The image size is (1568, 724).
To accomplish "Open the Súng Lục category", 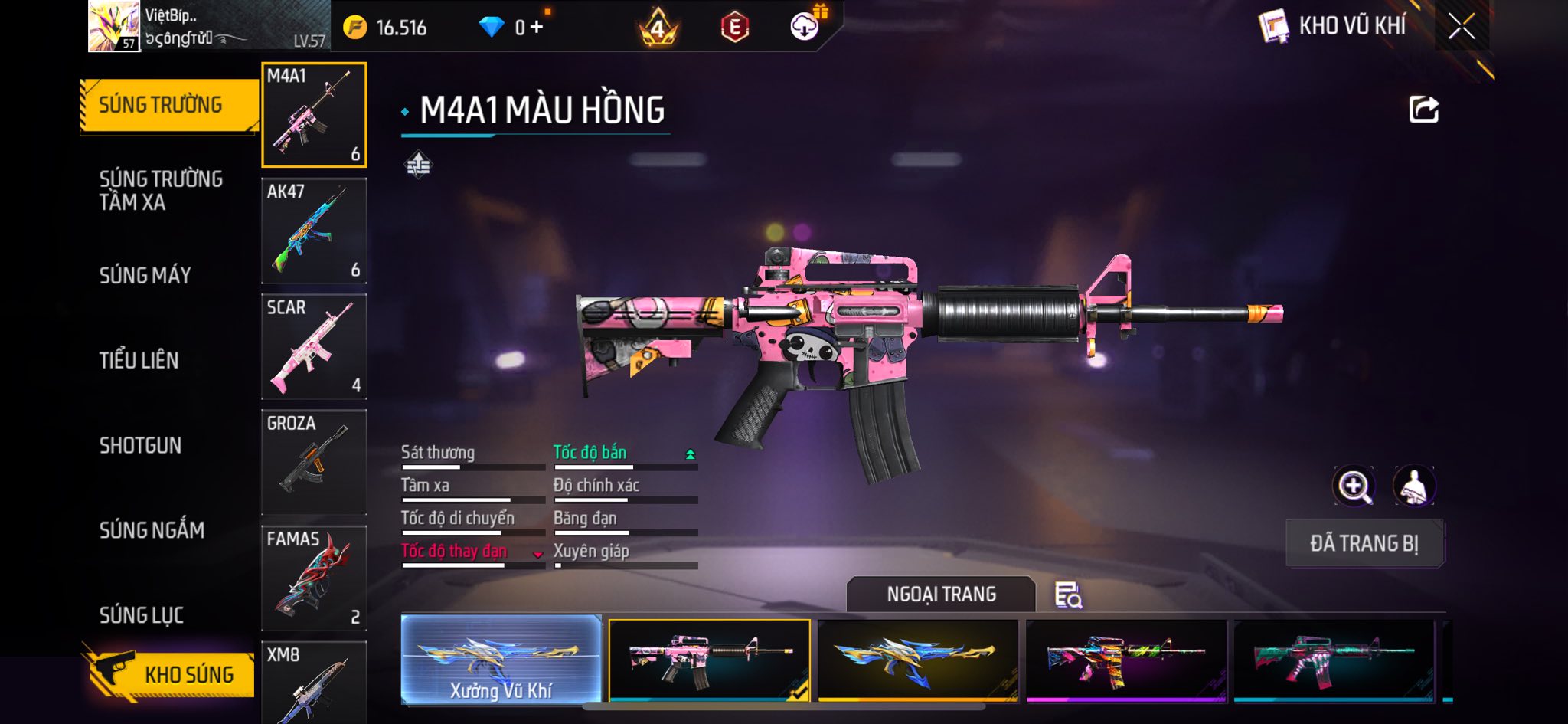I will tap(142, 614).
